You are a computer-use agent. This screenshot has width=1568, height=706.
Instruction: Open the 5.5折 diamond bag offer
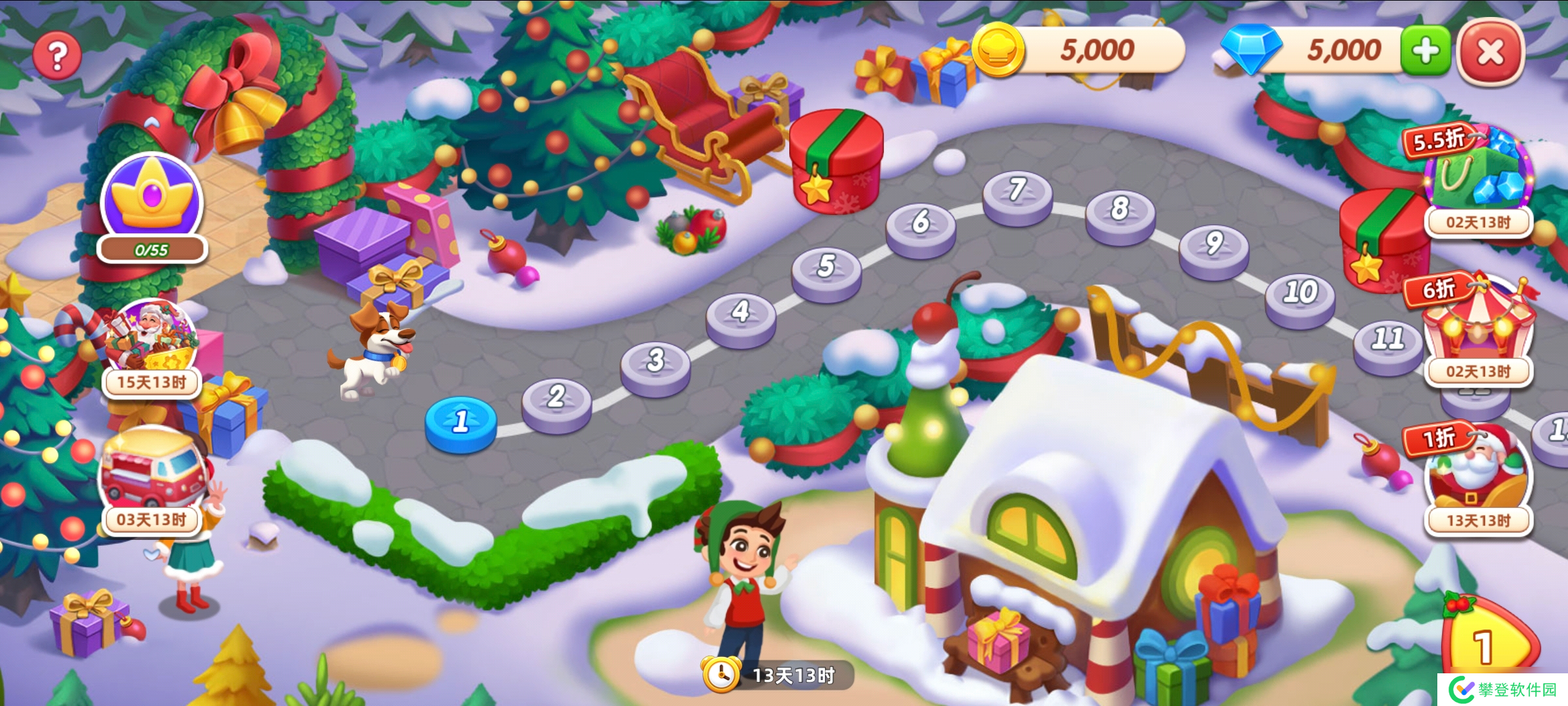pyautogui.click(x=1478, y=173)
